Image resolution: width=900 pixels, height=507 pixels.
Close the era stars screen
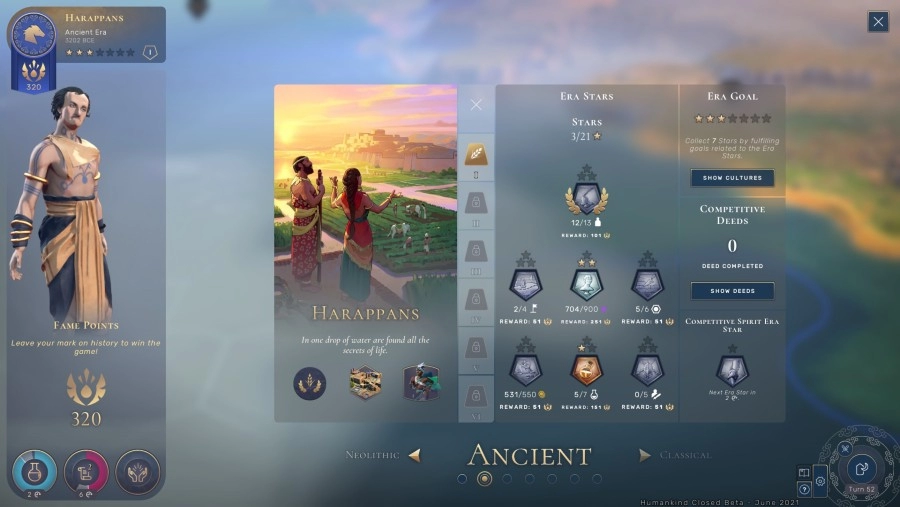coord(877,22)
